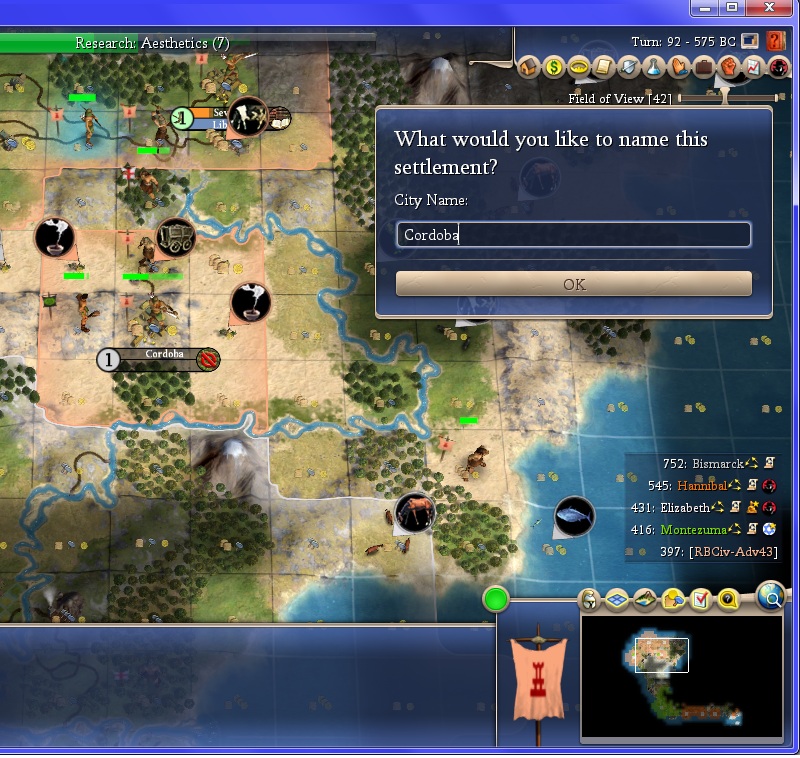Screen dimensions: 800x758
Task: Open the Financial Advisor dollar icon
Action: pyautogui.click(x=554, y=68)
